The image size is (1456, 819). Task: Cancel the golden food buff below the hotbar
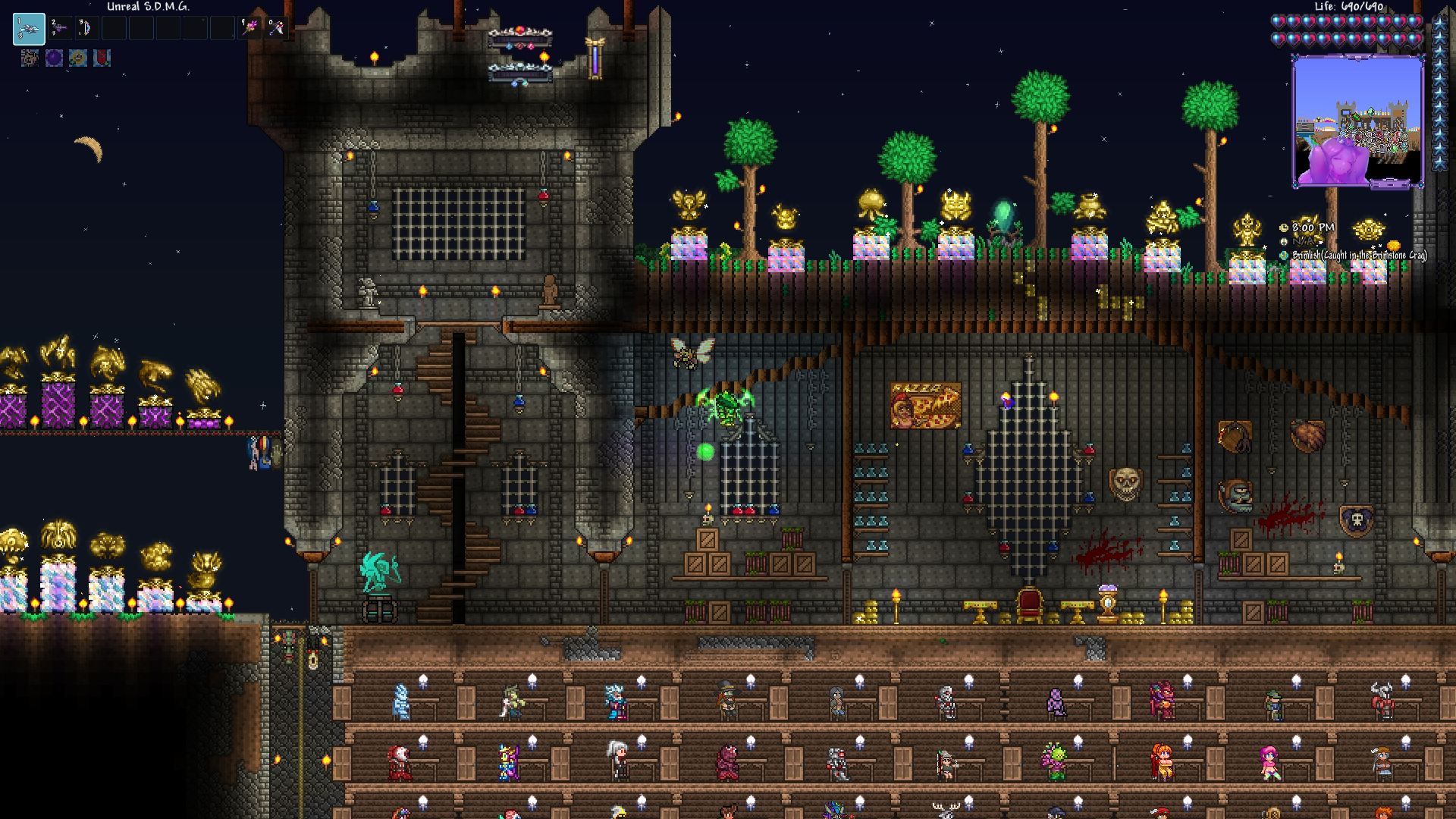pyautogui.click(x=30, y=59)
